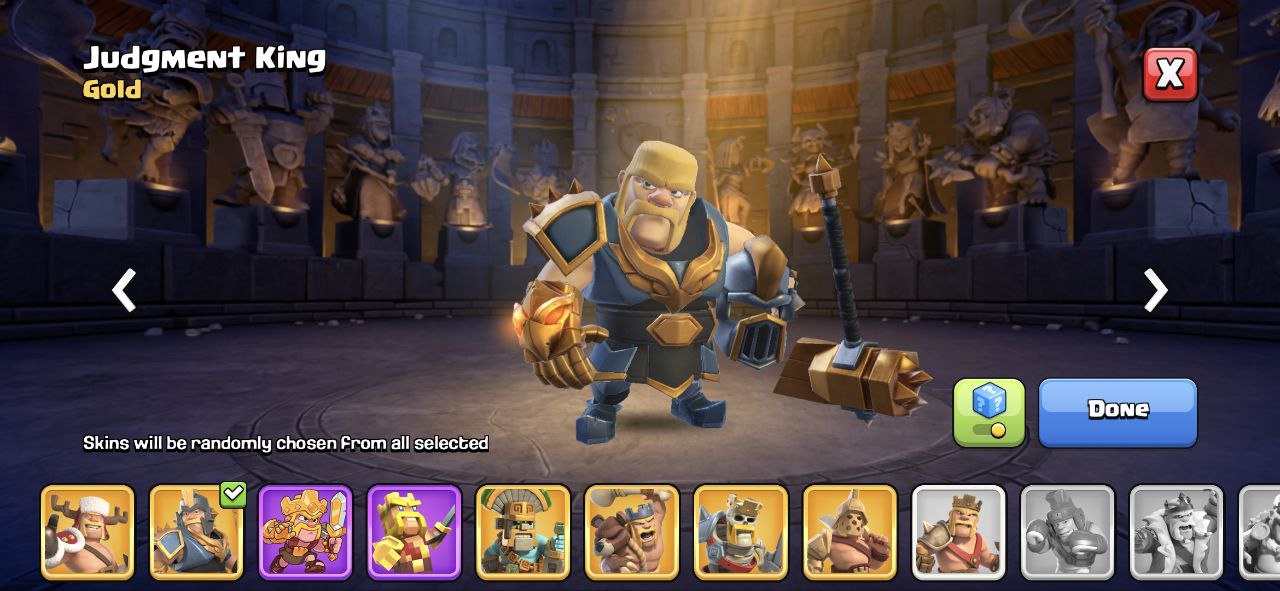Image resolution: width=1280 pixels, height=591 pixels.
Task: Select the default crowned Barbarian King skin
Action: coord(959,532)
